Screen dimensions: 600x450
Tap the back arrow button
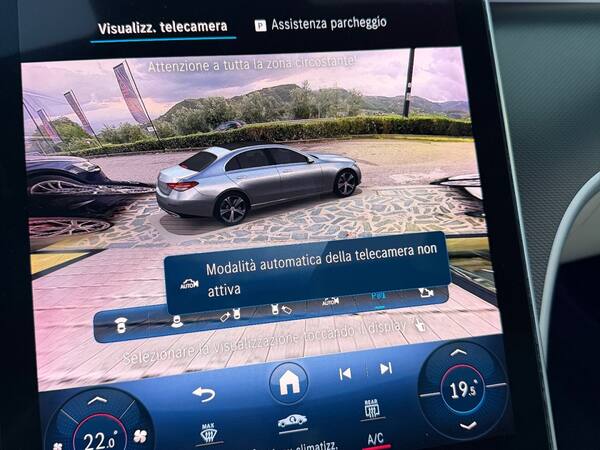(x=203, y=393)
